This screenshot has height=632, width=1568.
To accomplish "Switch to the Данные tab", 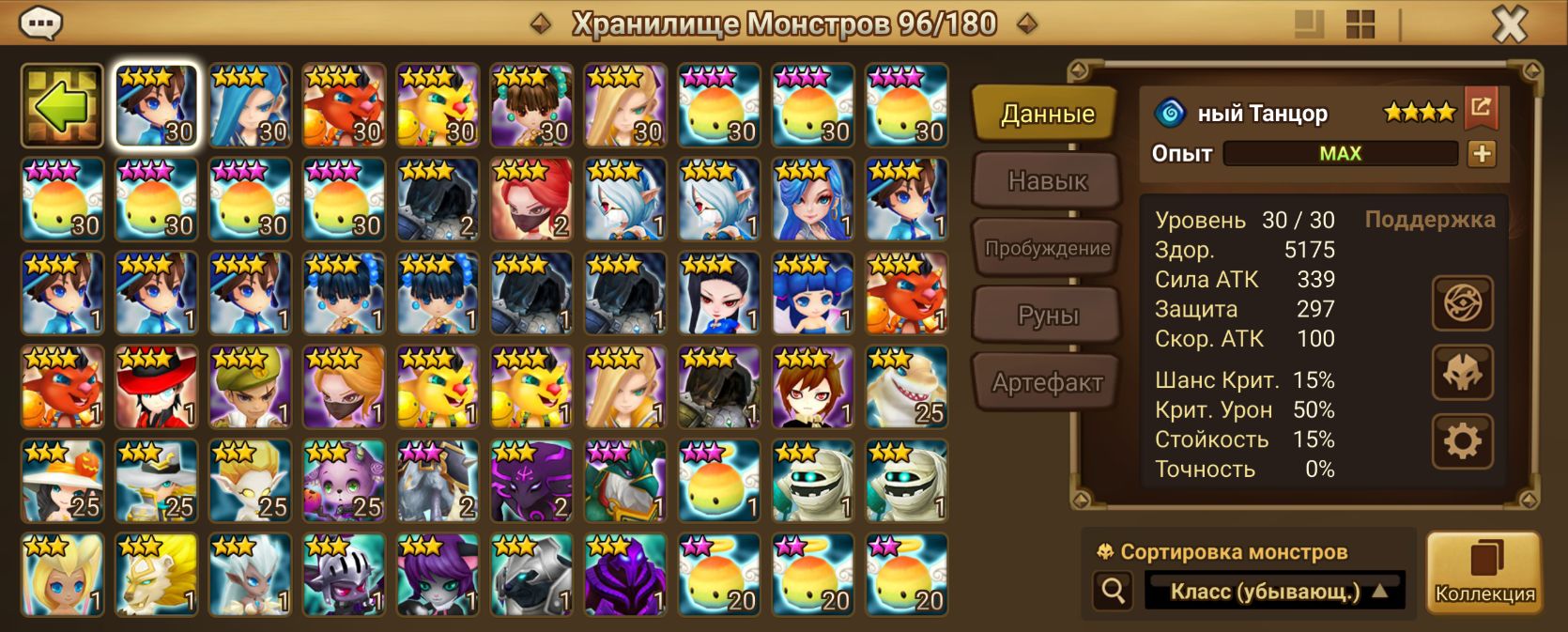I will [x=1047, y=115].
